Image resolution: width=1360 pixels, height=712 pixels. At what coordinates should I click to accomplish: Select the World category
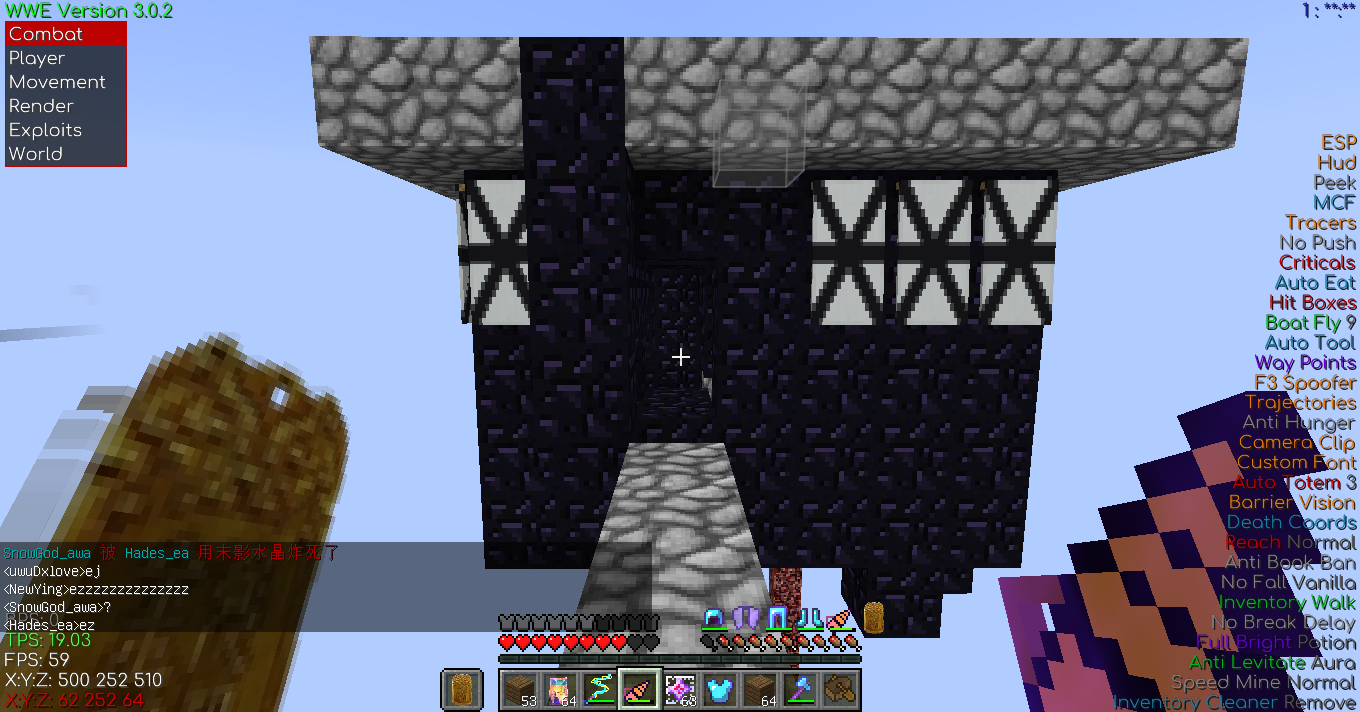tap(66, 154)
